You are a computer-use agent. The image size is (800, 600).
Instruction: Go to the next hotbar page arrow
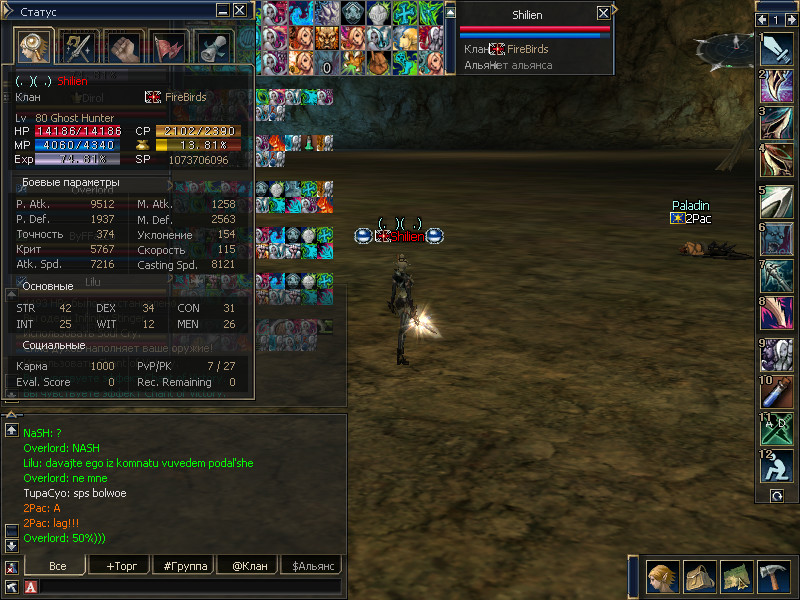(x=790, y=20)
